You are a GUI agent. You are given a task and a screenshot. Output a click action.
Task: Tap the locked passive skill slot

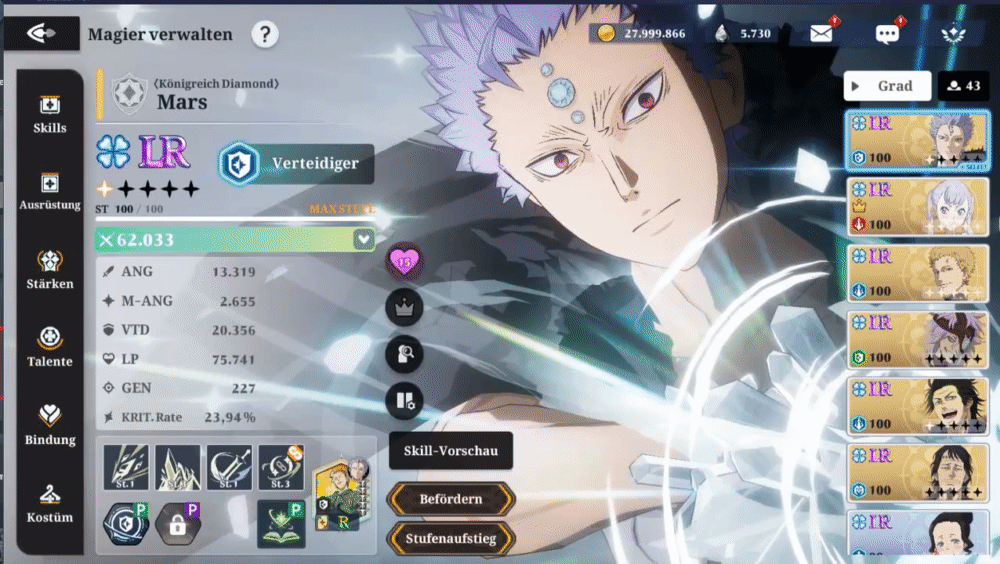point(178,524)
